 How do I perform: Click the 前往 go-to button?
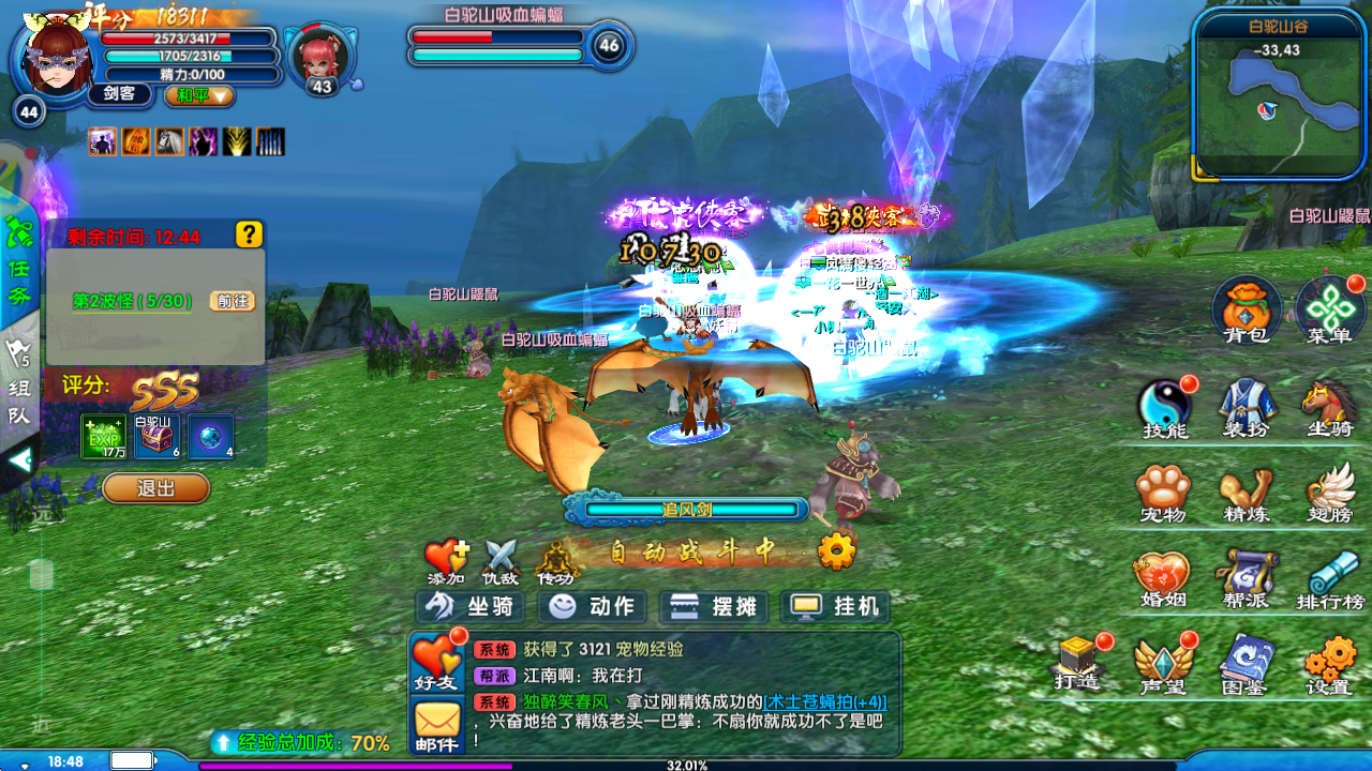point(232,301)
